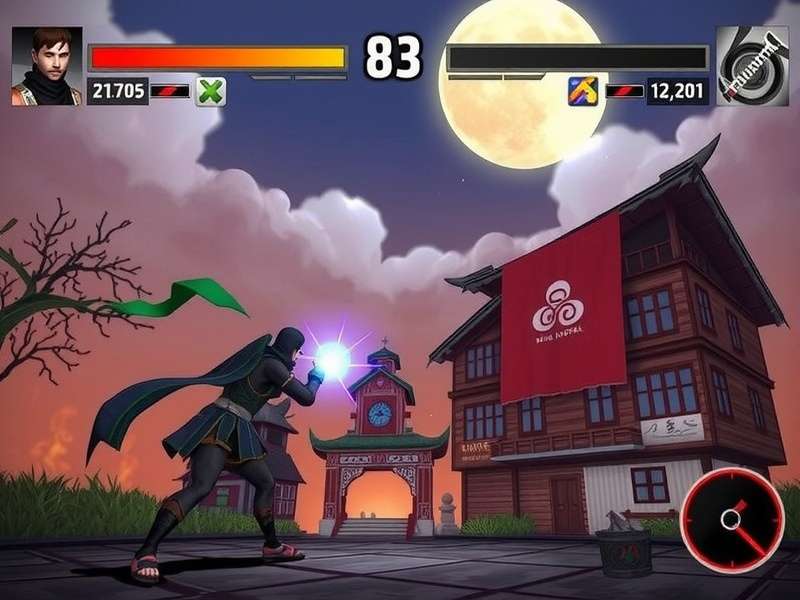800x600 pixels.
Task: Select the opponent's sword emblem portrait
Action: pyautogui.click(x=752, y=66)
